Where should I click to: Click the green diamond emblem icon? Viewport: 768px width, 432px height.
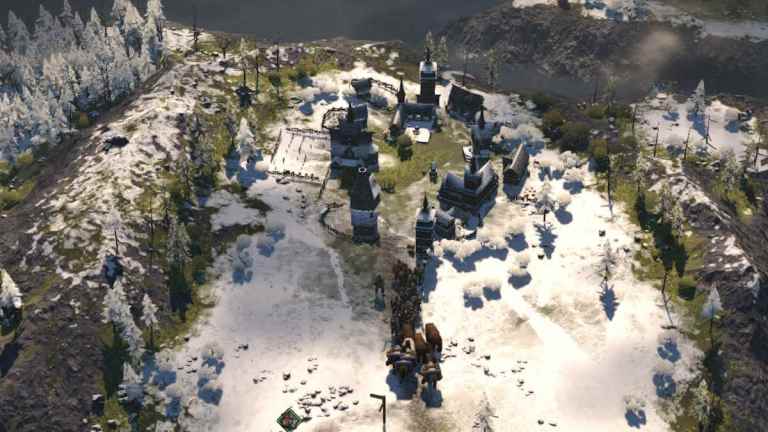click(x=290, y=420)
